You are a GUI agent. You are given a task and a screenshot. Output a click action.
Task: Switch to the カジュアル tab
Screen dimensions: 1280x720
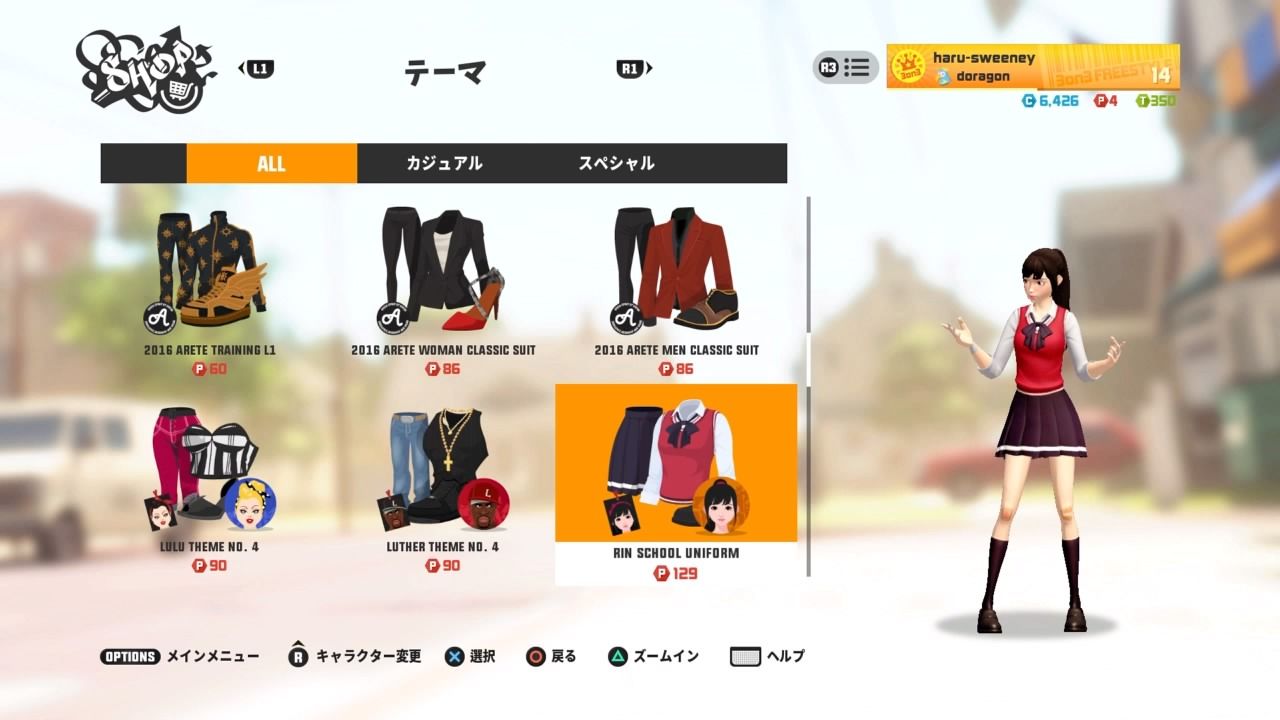click(x=443, y=163)
